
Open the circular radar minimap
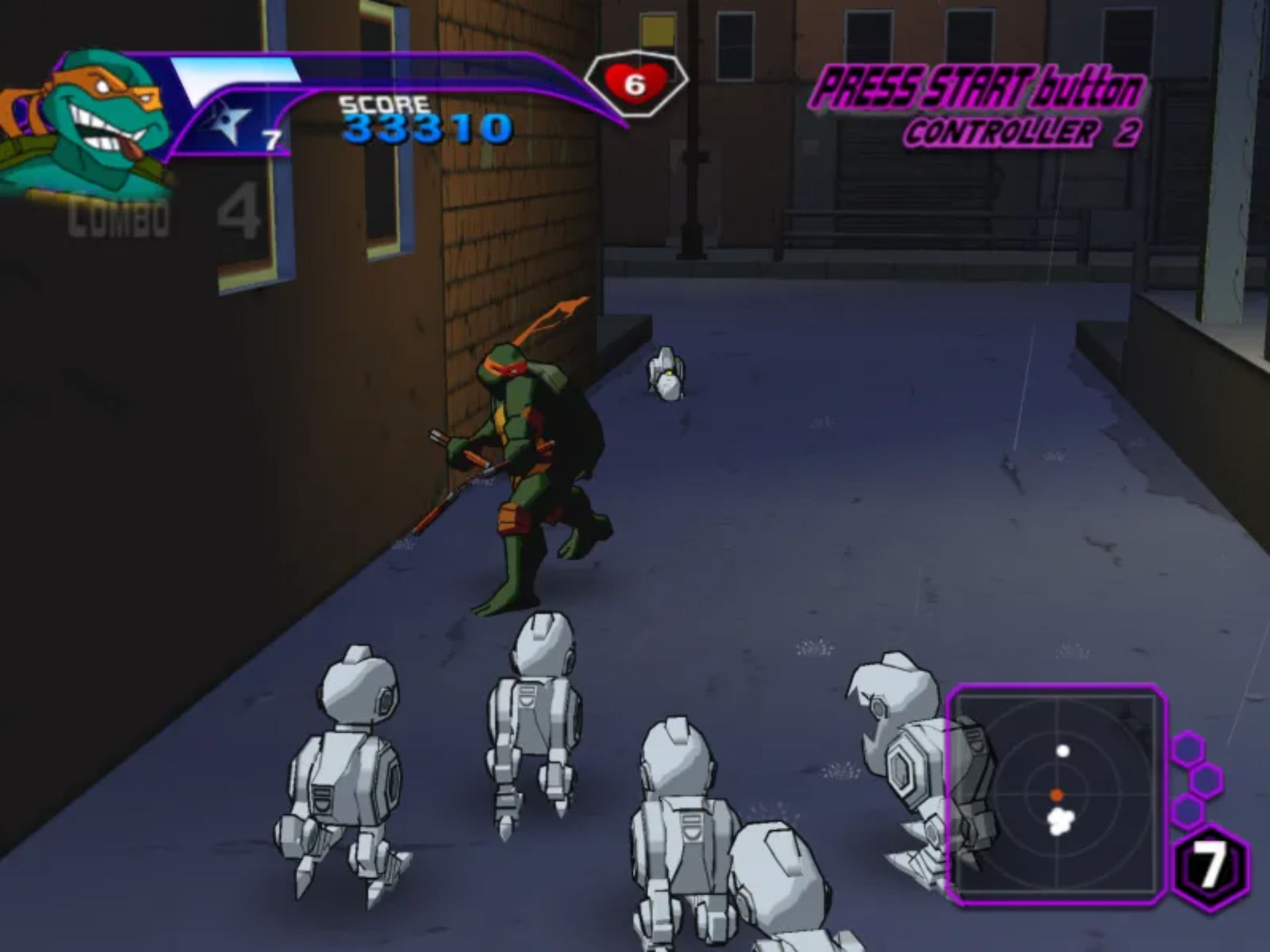[1056, 794]
